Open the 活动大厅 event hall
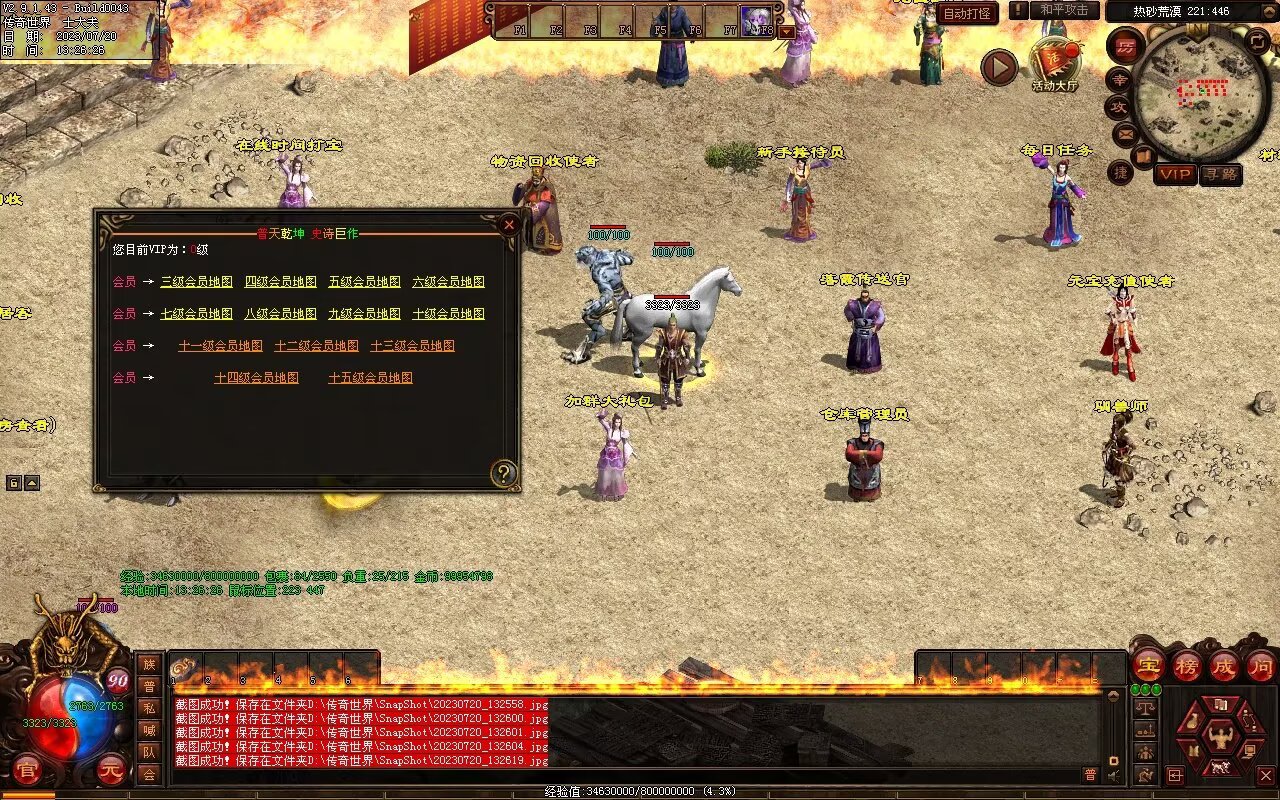This screenshot has width=1280, height=800. point(1055,64)
